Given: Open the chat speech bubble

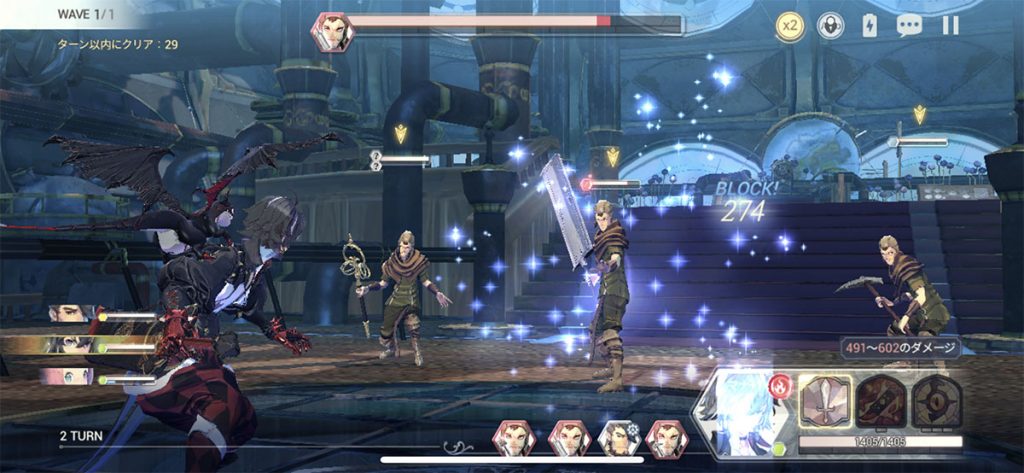Looking at the screenshot, I should coord(909,26).
